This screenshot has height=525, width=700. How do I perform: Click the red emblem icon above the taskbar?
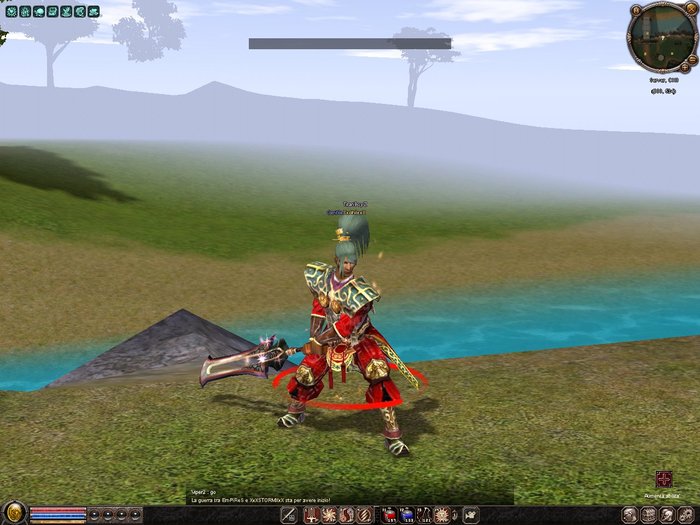coord(664,479)
